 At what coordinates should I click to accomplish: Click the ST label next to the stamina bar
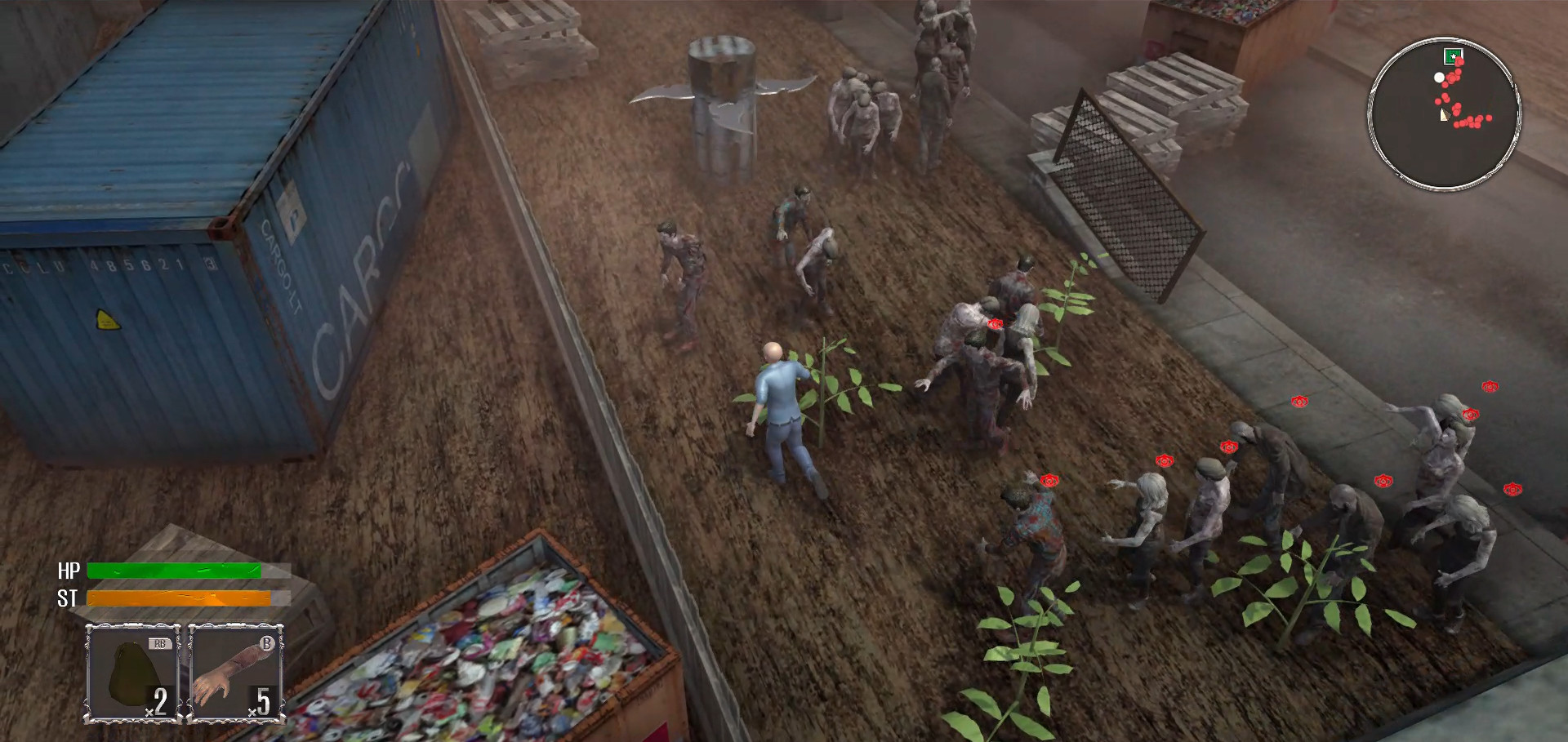pos(69,598)
